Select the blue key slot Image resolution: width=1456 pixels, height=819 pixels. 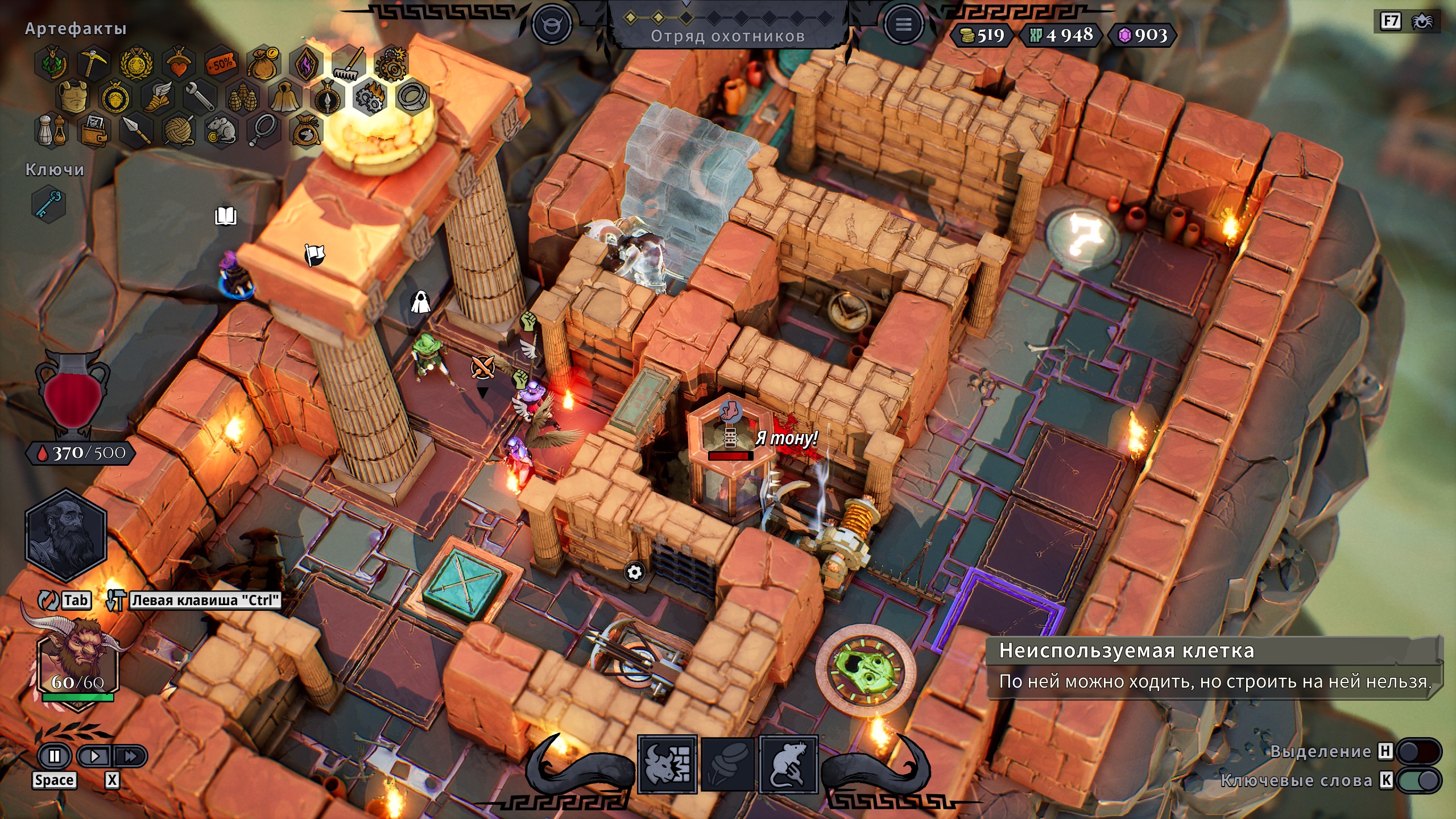(49, 204)
